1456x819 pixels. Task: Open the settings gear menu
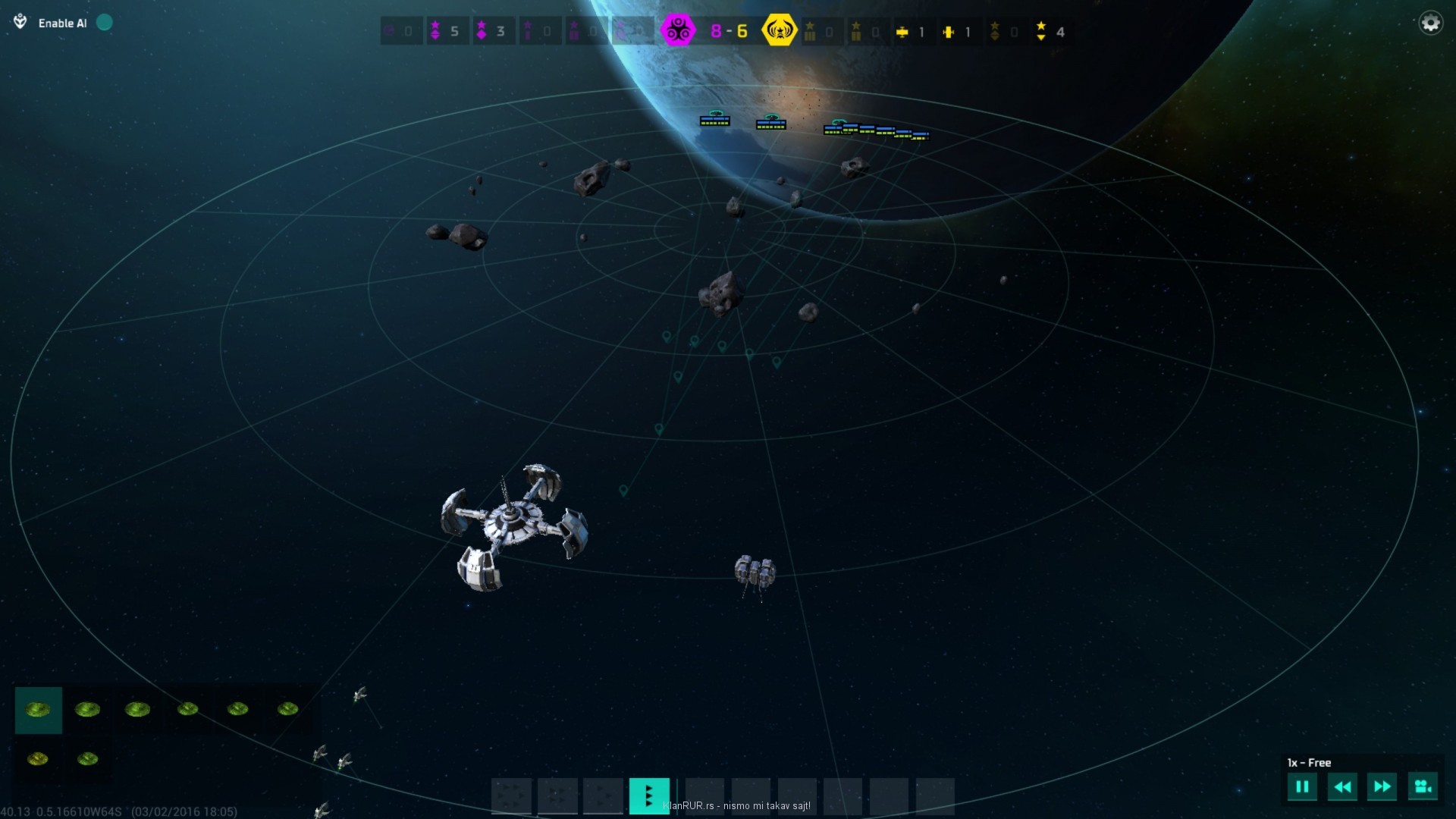point(1430,24)
